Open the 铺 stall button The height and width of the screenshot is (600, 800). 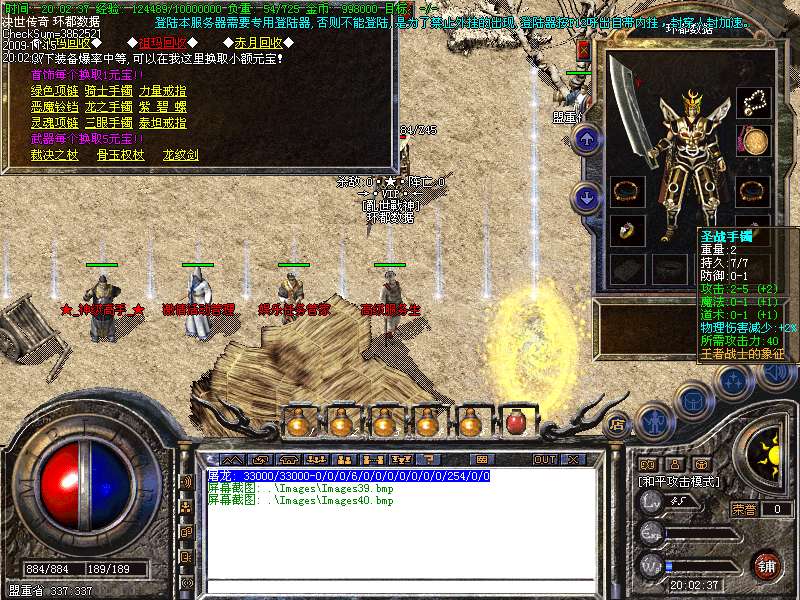click(765, 565)
